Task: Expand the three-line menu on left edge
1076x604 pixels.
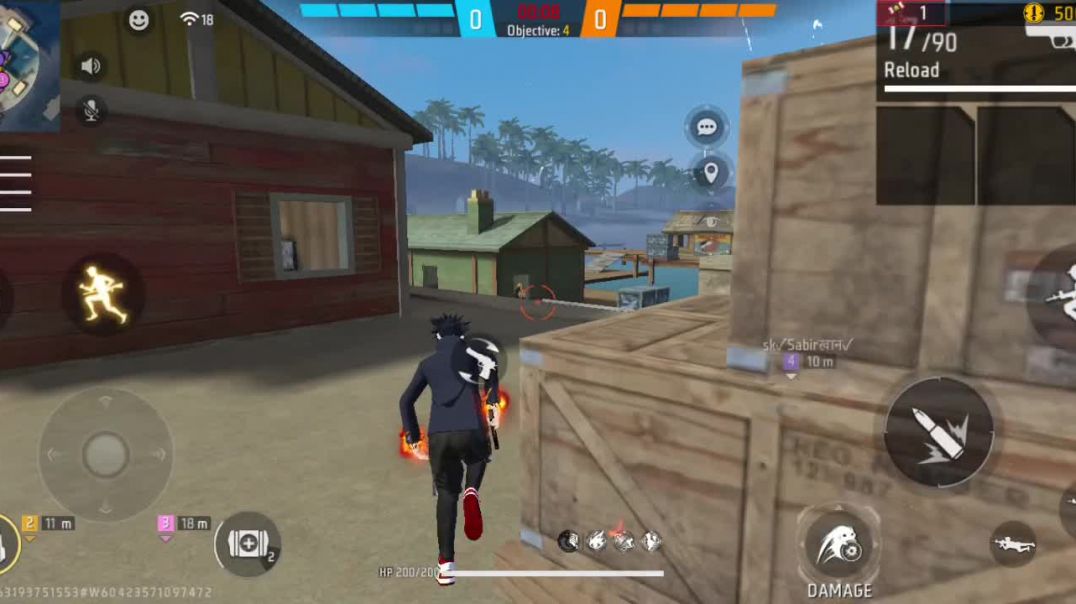Action: (x=16, y=183)
